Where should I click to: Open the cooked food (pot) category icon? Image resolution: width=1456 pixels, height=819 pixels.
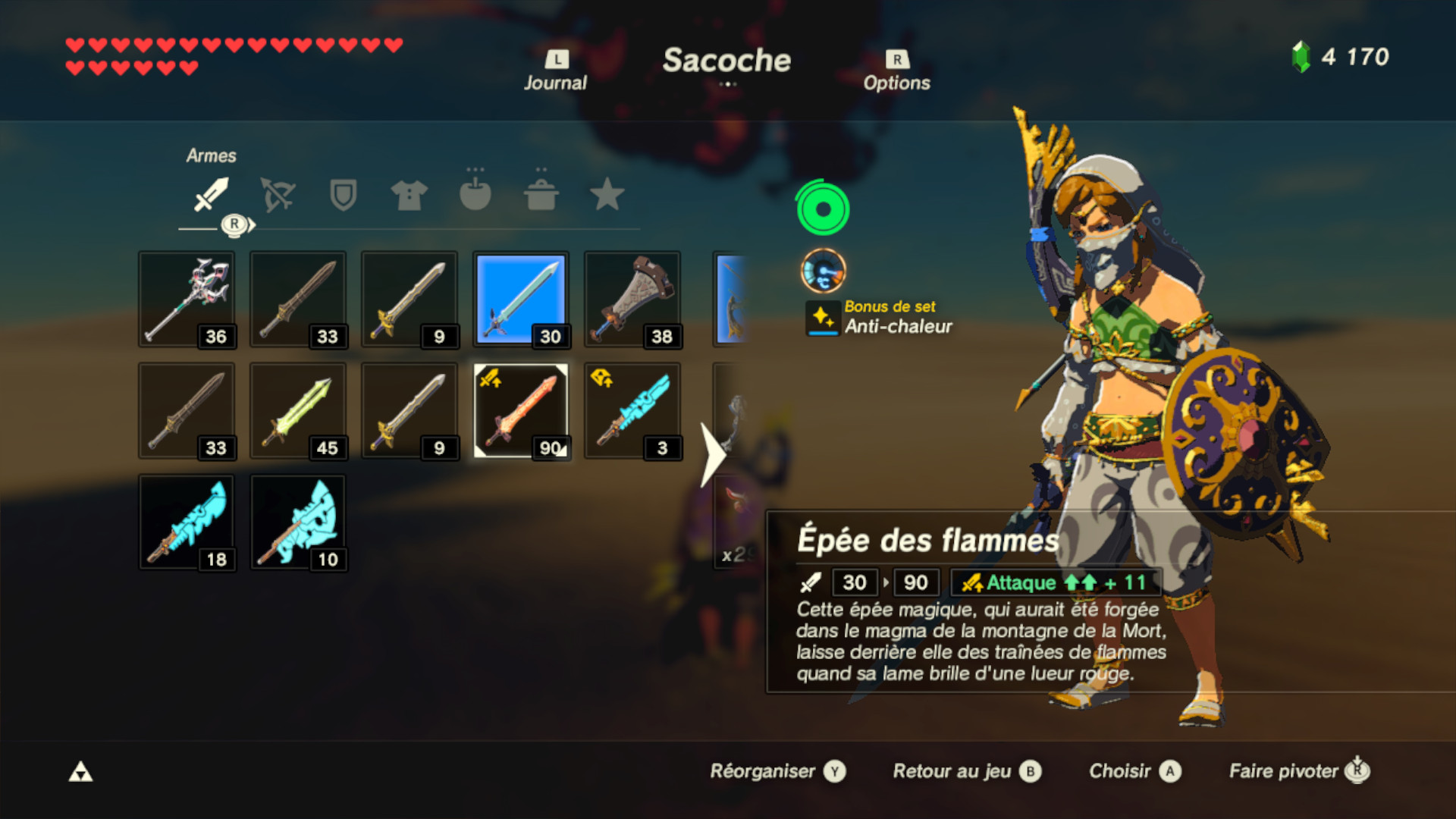click(x=540, y=196)
